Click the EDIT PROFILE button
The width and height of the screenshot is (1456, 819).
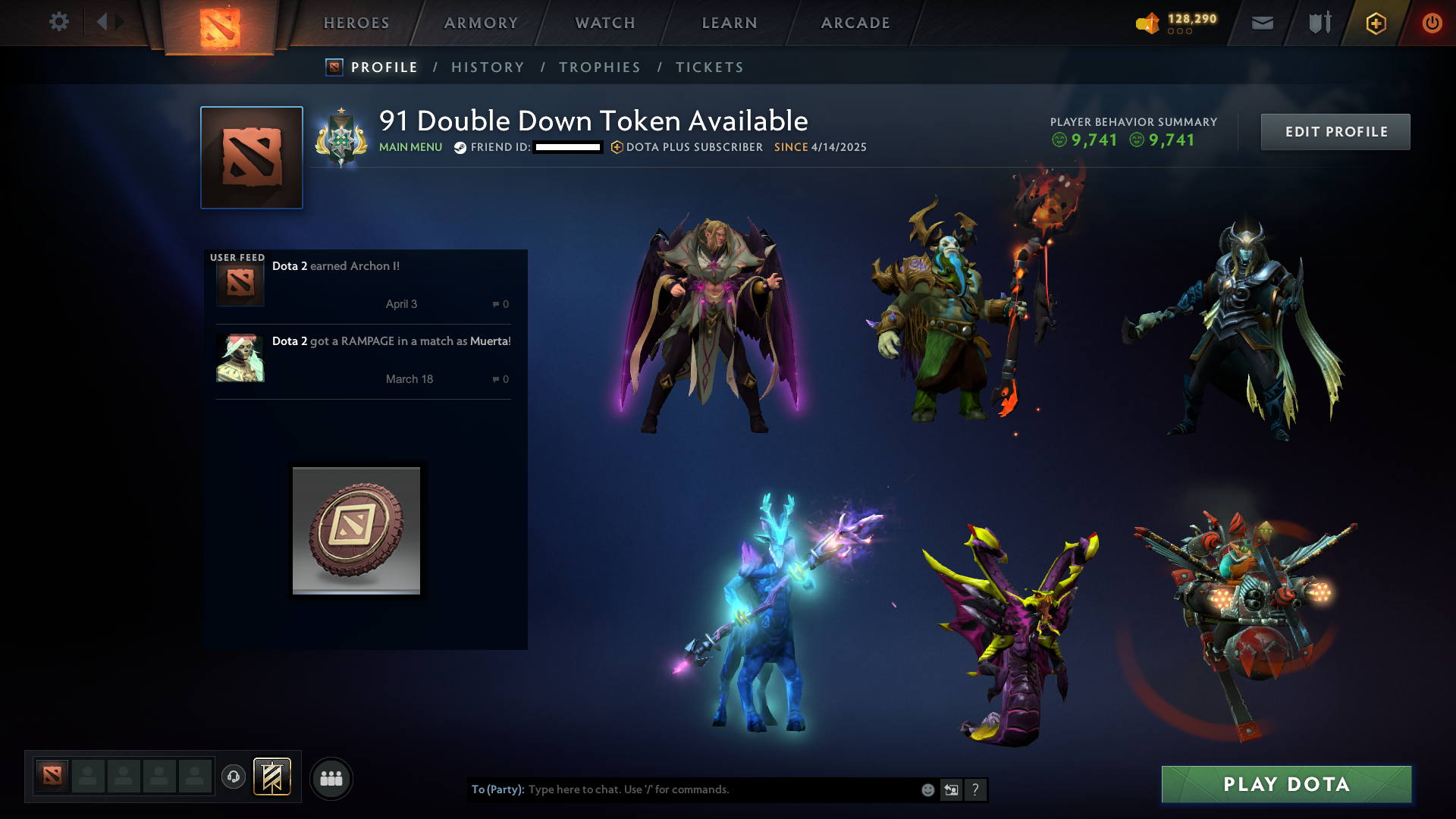pos(1335,131)
